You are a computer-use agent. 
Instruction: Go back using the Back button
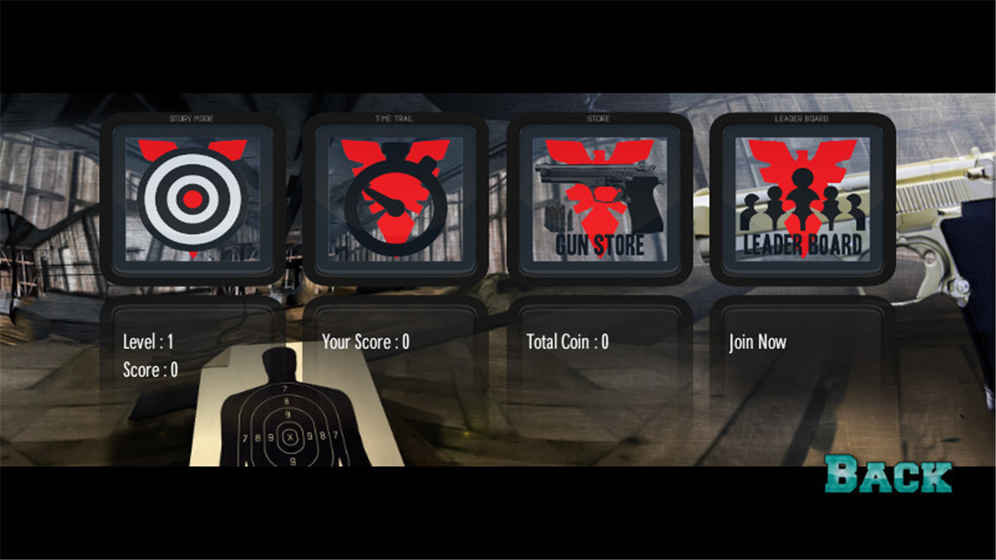[888, 475]
